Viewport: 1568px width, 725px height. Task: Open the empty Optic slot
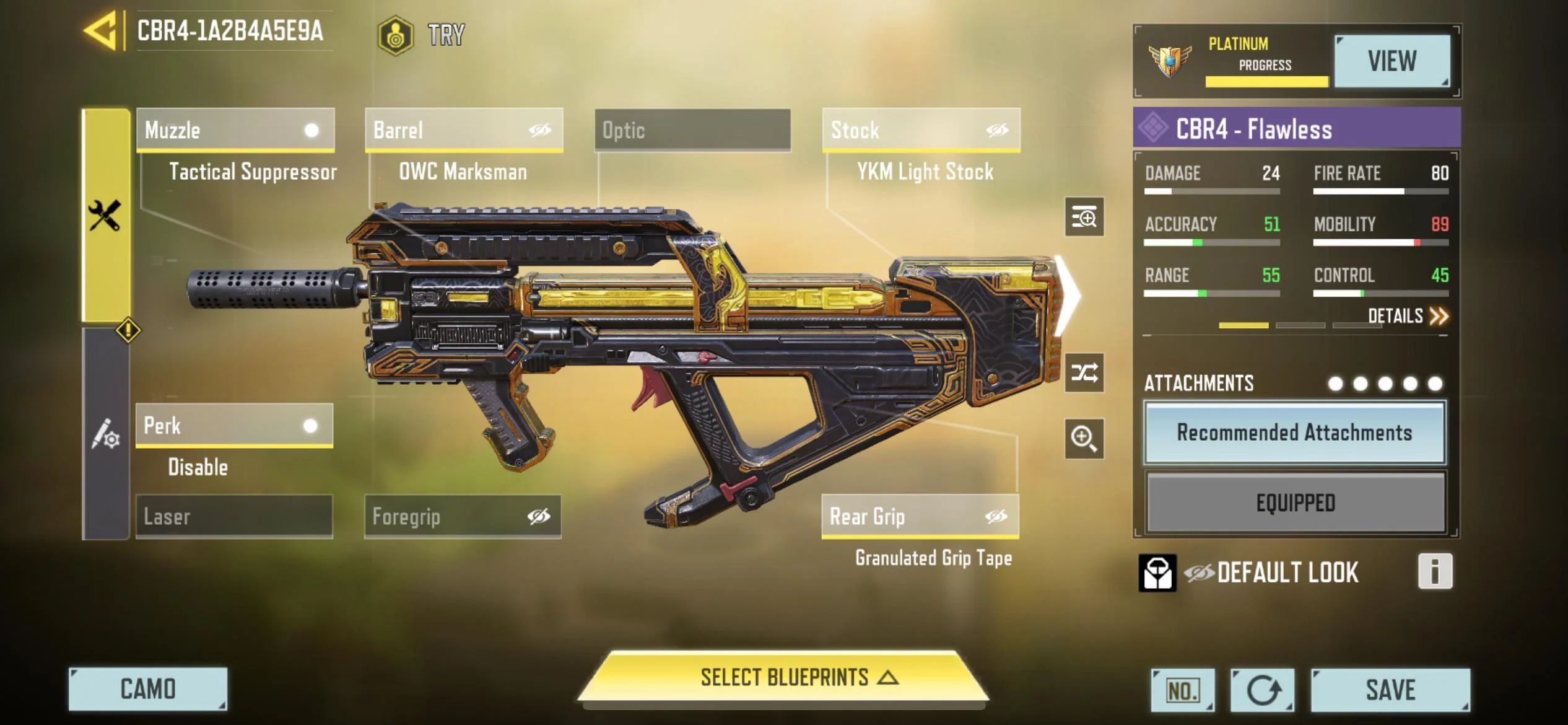pos(692,130)
